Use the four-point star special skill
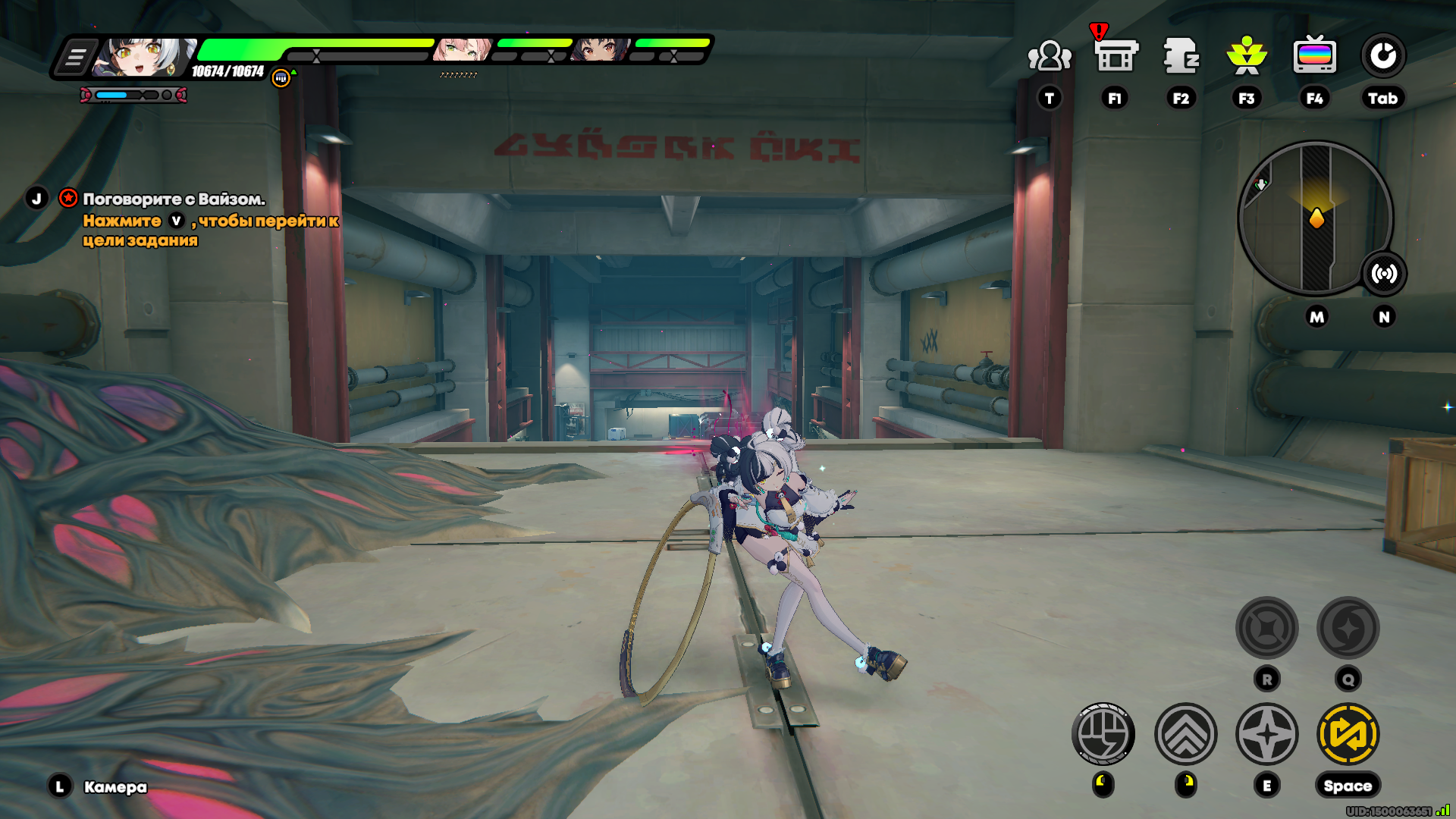The image size is (1456, 819). (x=1267, y=734)
